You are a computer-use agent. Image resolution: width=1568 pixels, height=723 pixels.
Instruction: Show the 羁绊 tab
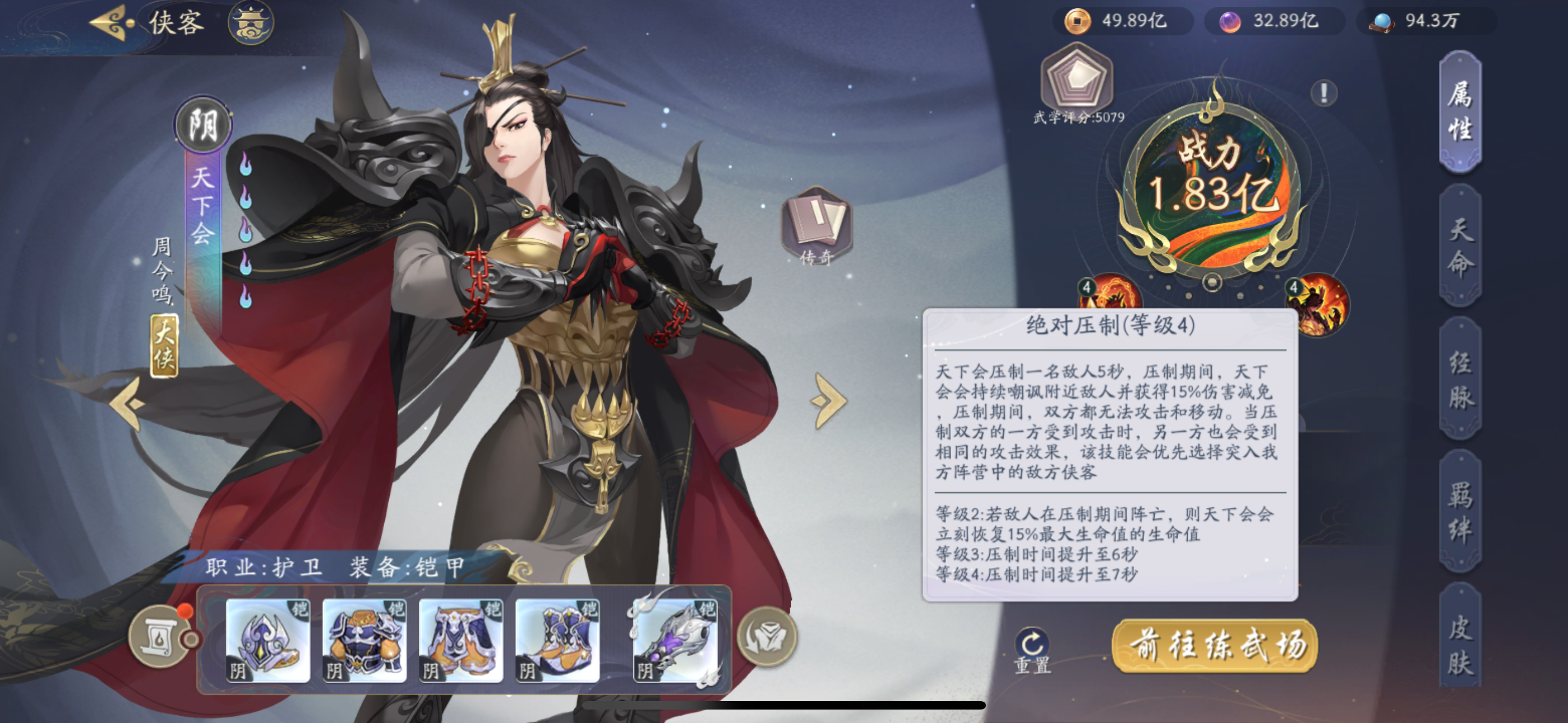[1460, 511]
